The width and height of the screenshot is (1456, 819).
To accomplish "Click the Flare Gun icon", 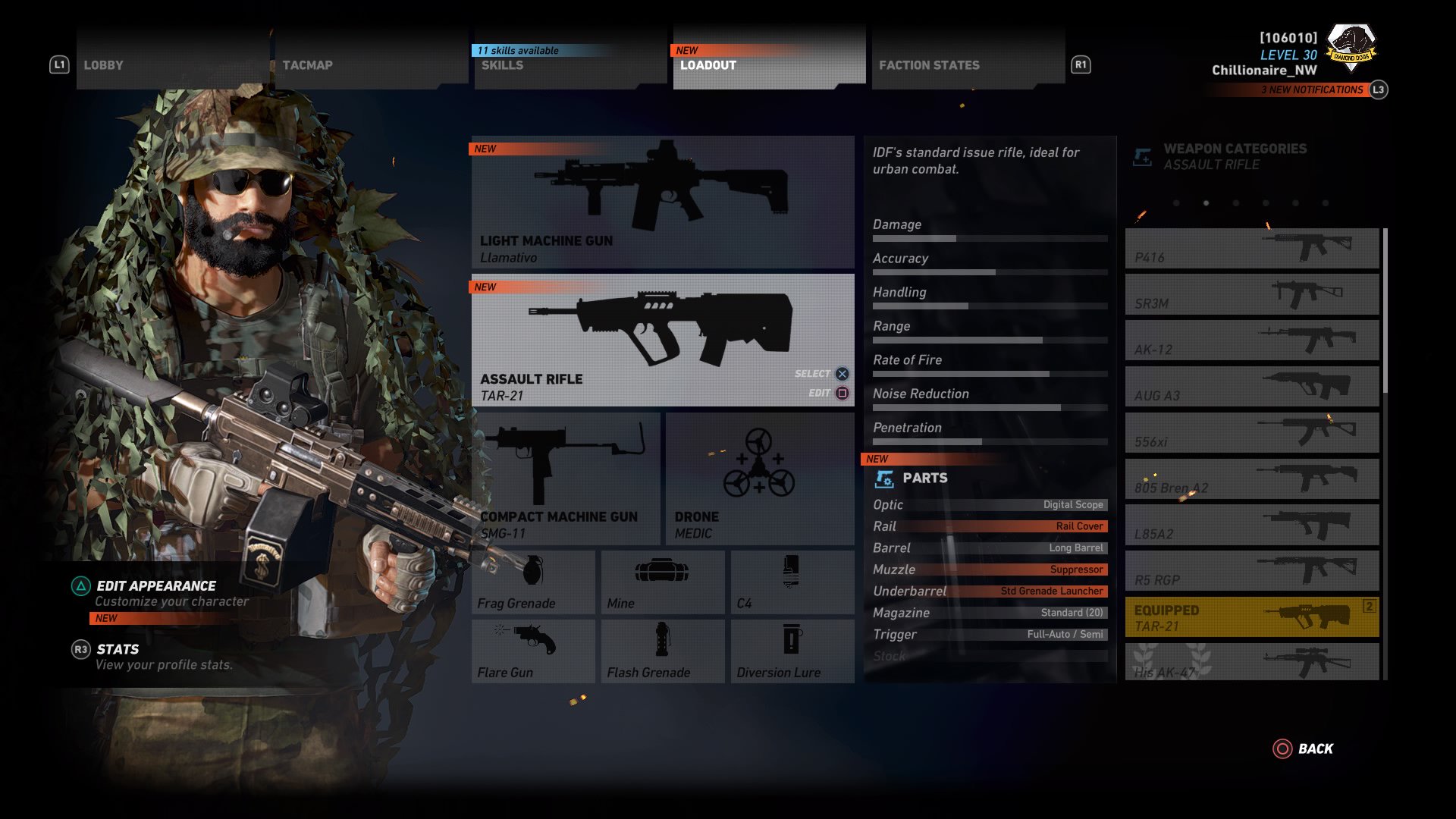I will click(x=532, y=650).
